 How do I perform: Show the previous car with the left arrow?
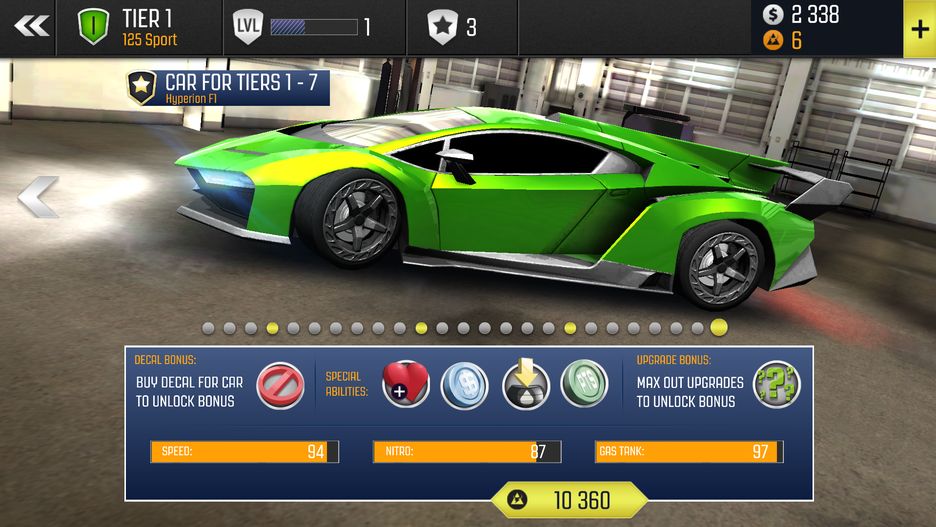pyautogui.click(x=38, y=197)
